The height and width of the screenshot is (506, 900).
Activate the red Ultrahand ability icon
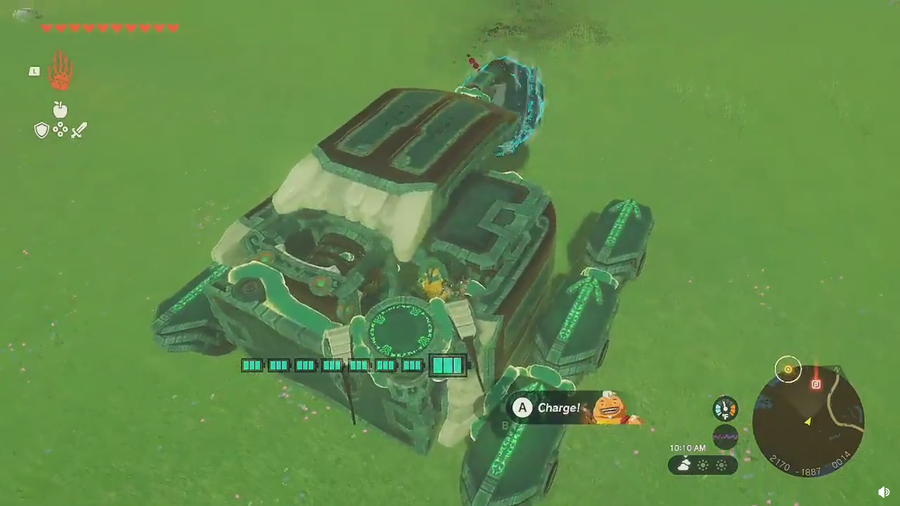[60, 70]
